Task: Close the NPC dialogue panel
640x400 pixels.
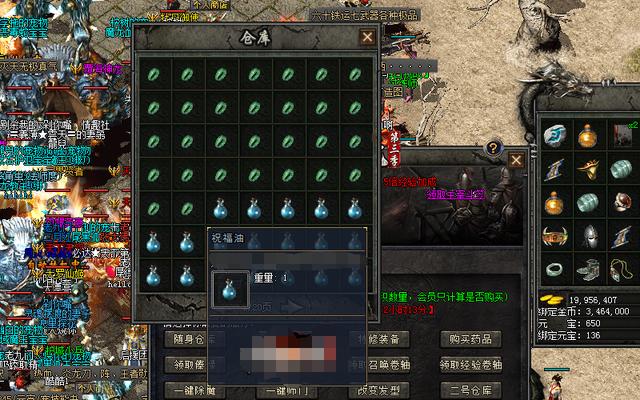Action: (516, 160)
